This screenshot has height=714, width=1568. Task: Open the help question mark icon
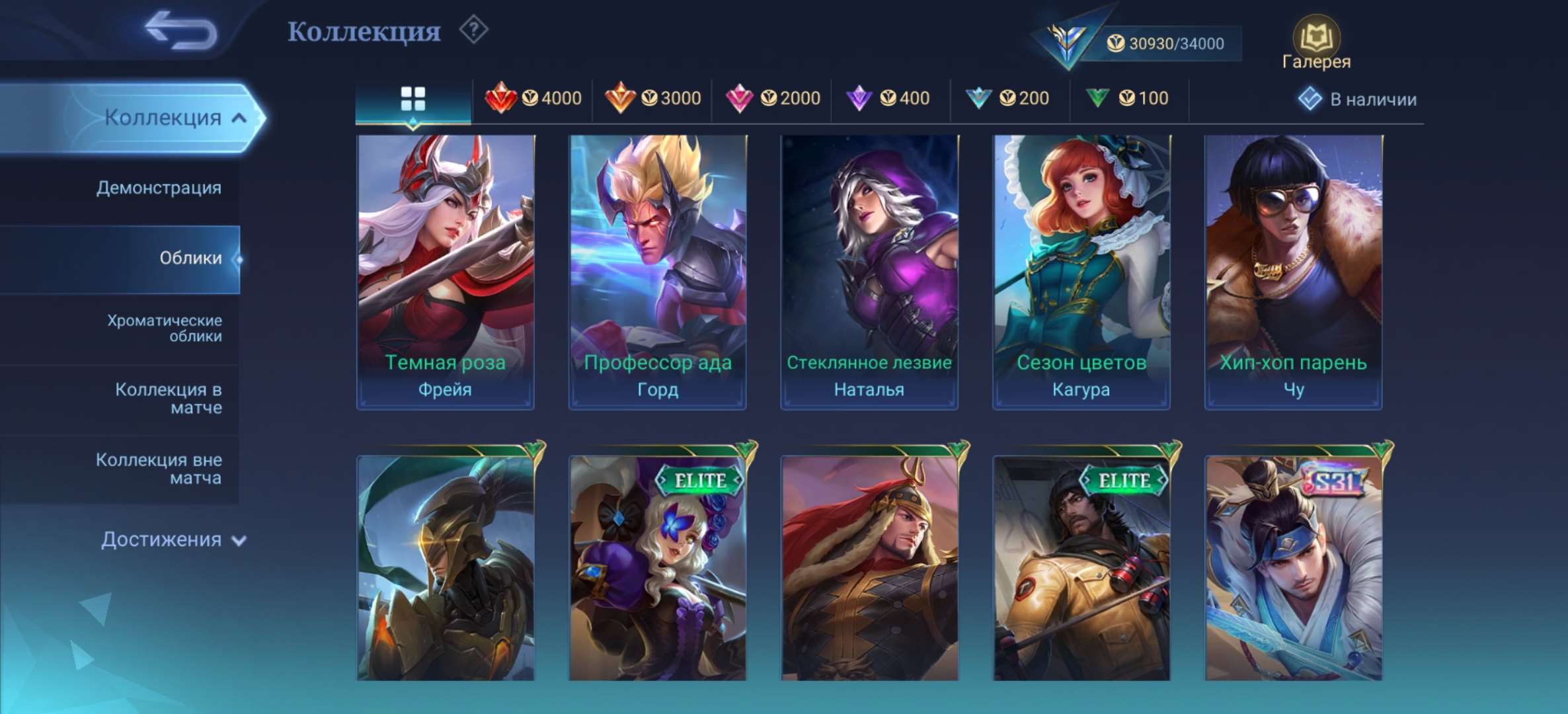(473, 30)
